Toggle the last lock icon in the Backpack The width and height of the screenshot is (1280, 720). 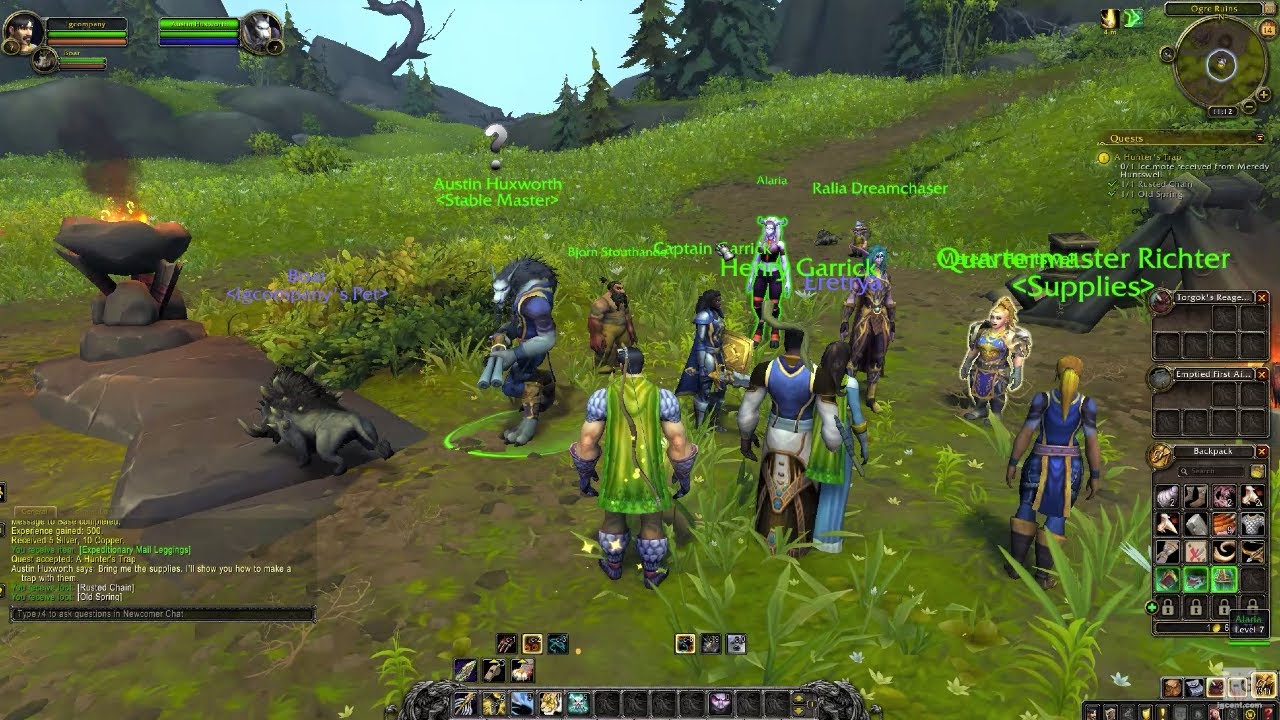(1253, 608)
